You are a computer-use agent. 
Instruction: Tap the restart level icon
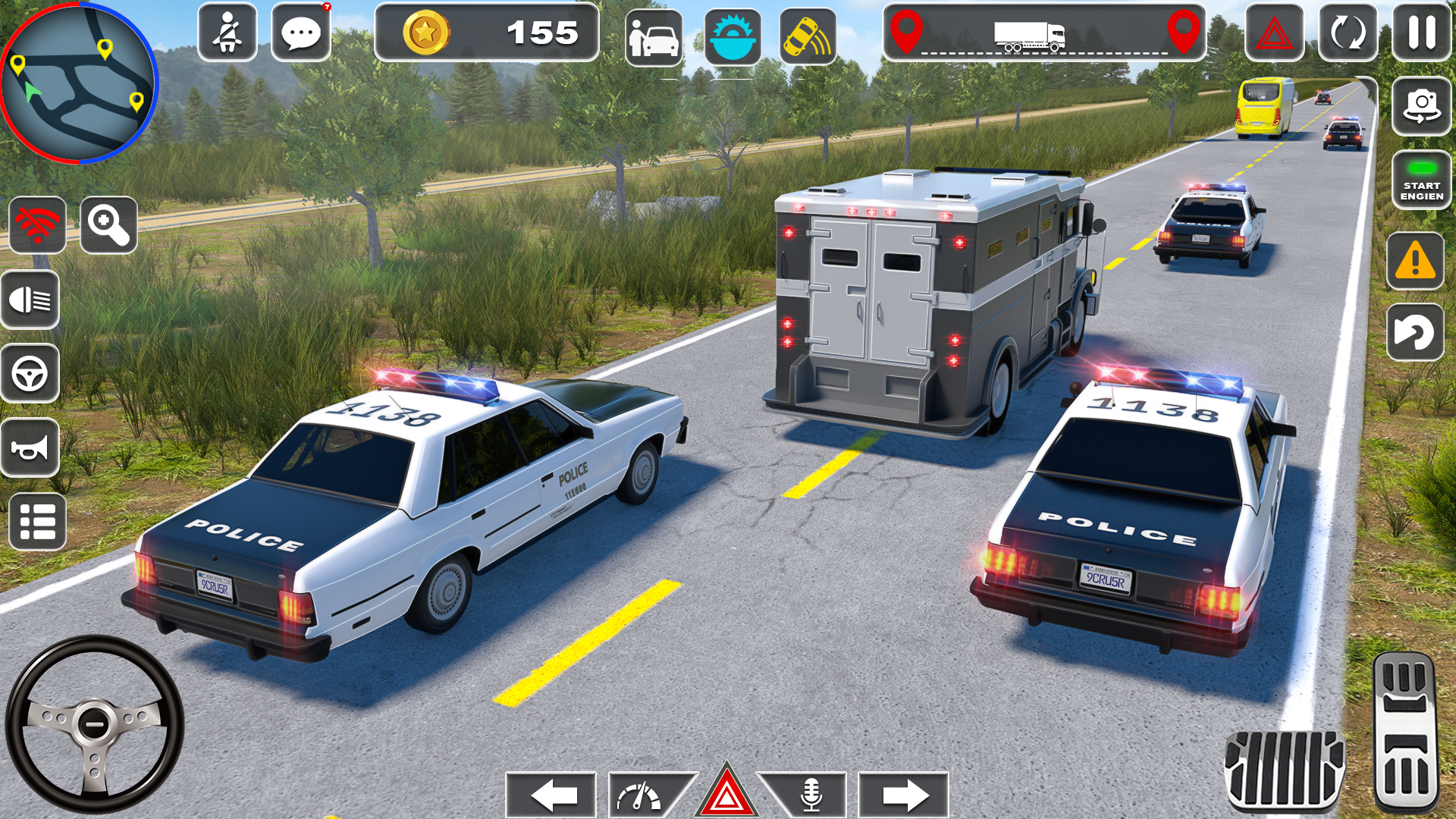(x=1350, y=33)
